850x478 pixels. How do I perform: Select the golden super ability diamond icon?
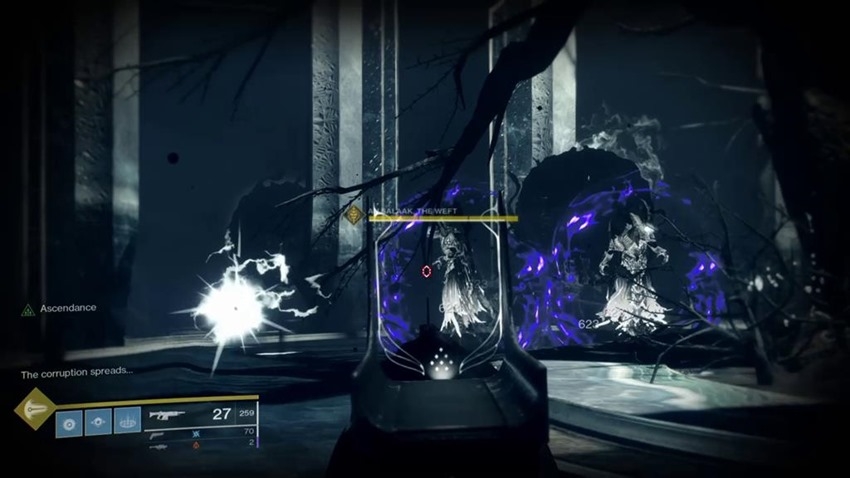coord(35,409)
